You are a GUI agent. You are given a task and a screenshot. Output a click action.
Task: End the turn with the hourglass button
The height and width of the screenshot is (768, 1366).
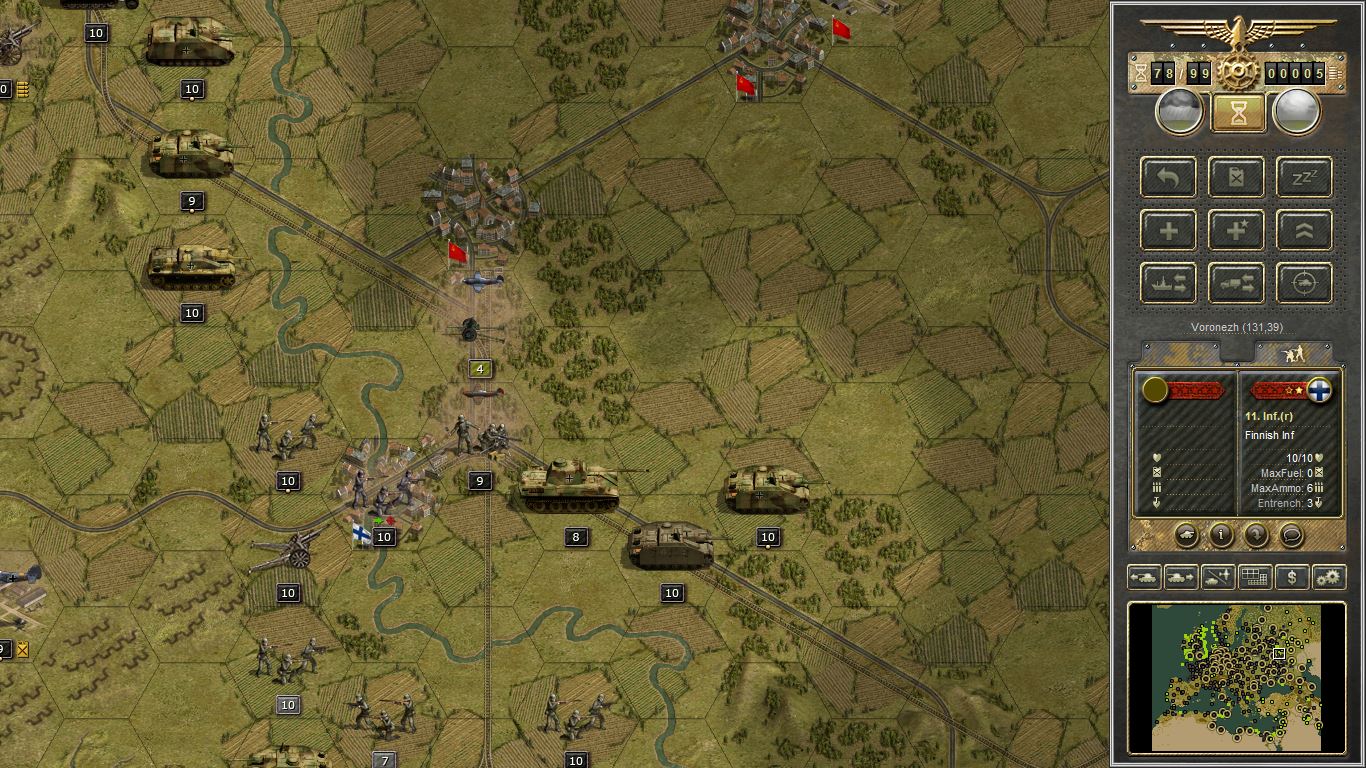tap(1236, 110)
